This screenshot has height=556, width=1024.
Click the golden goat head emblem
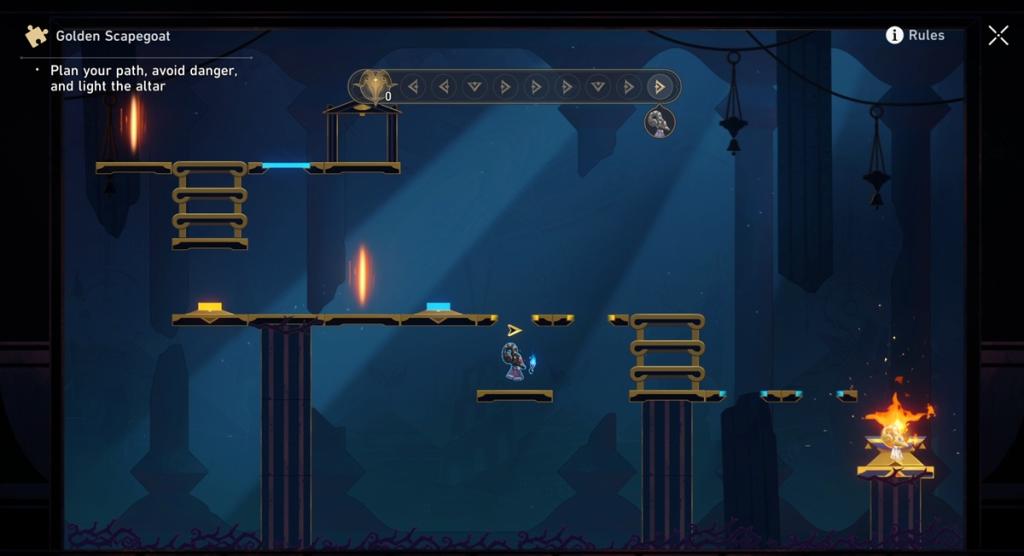pos(374,87)
